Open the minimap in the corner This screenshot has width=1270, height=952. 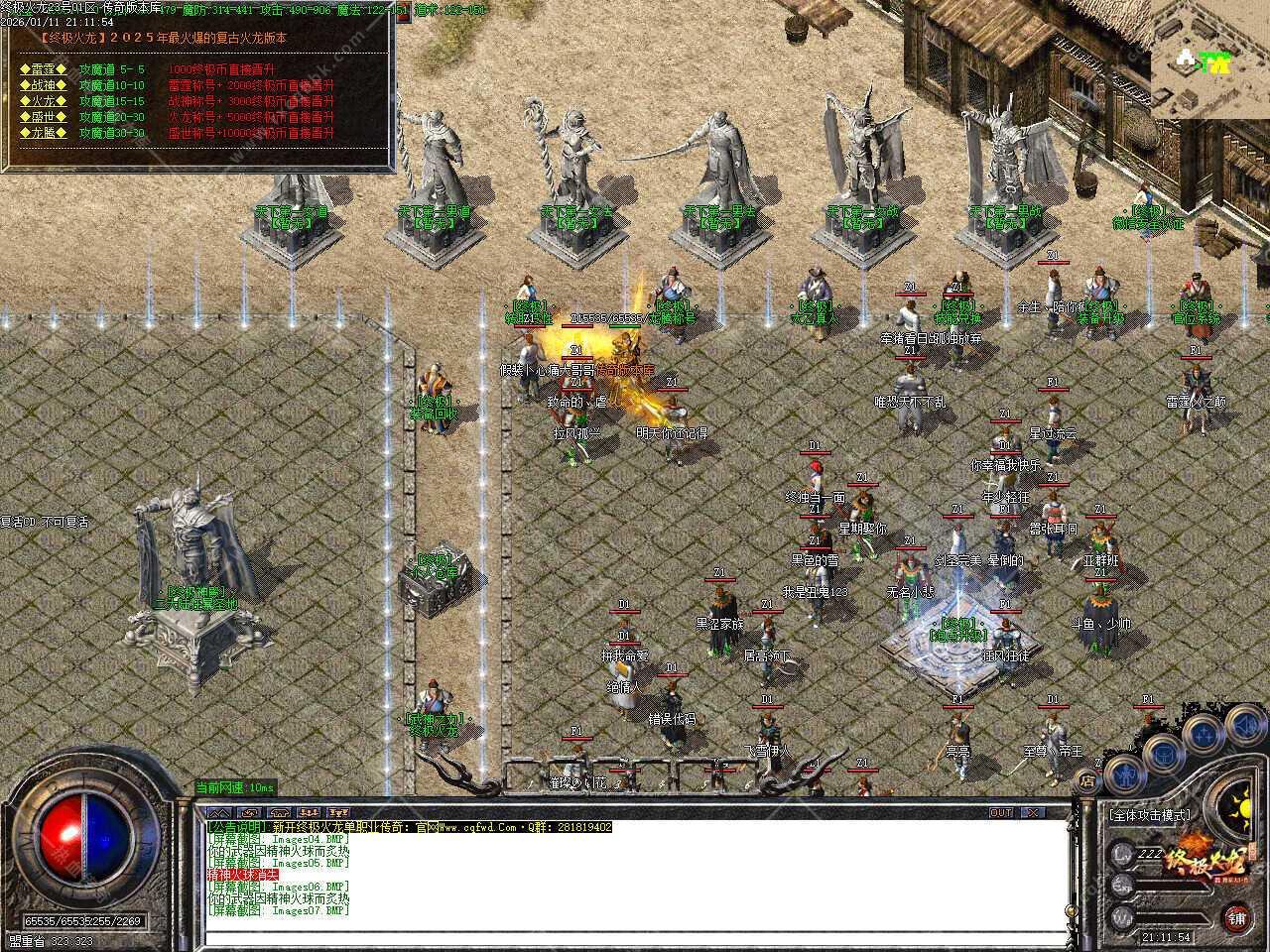[1210, 59]
